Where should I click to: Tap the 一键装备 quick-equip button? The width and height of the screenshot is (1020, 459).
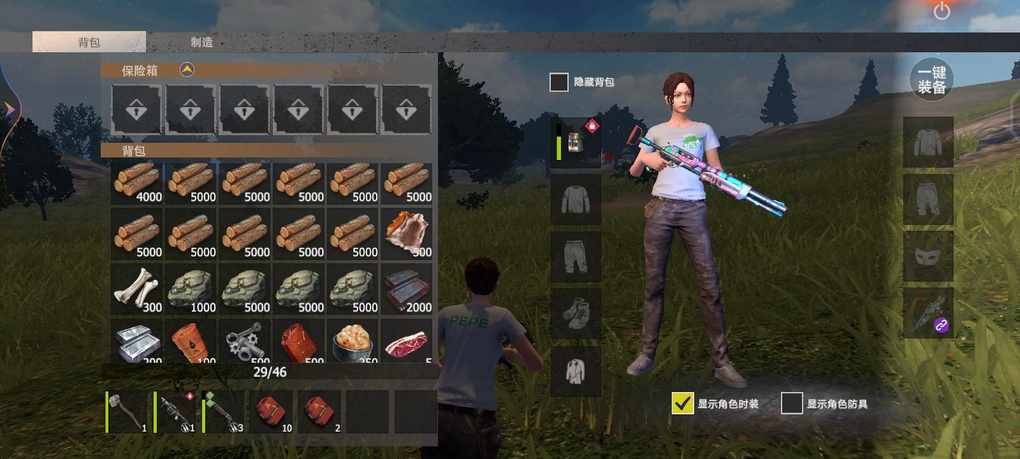(x=931, y=80)
